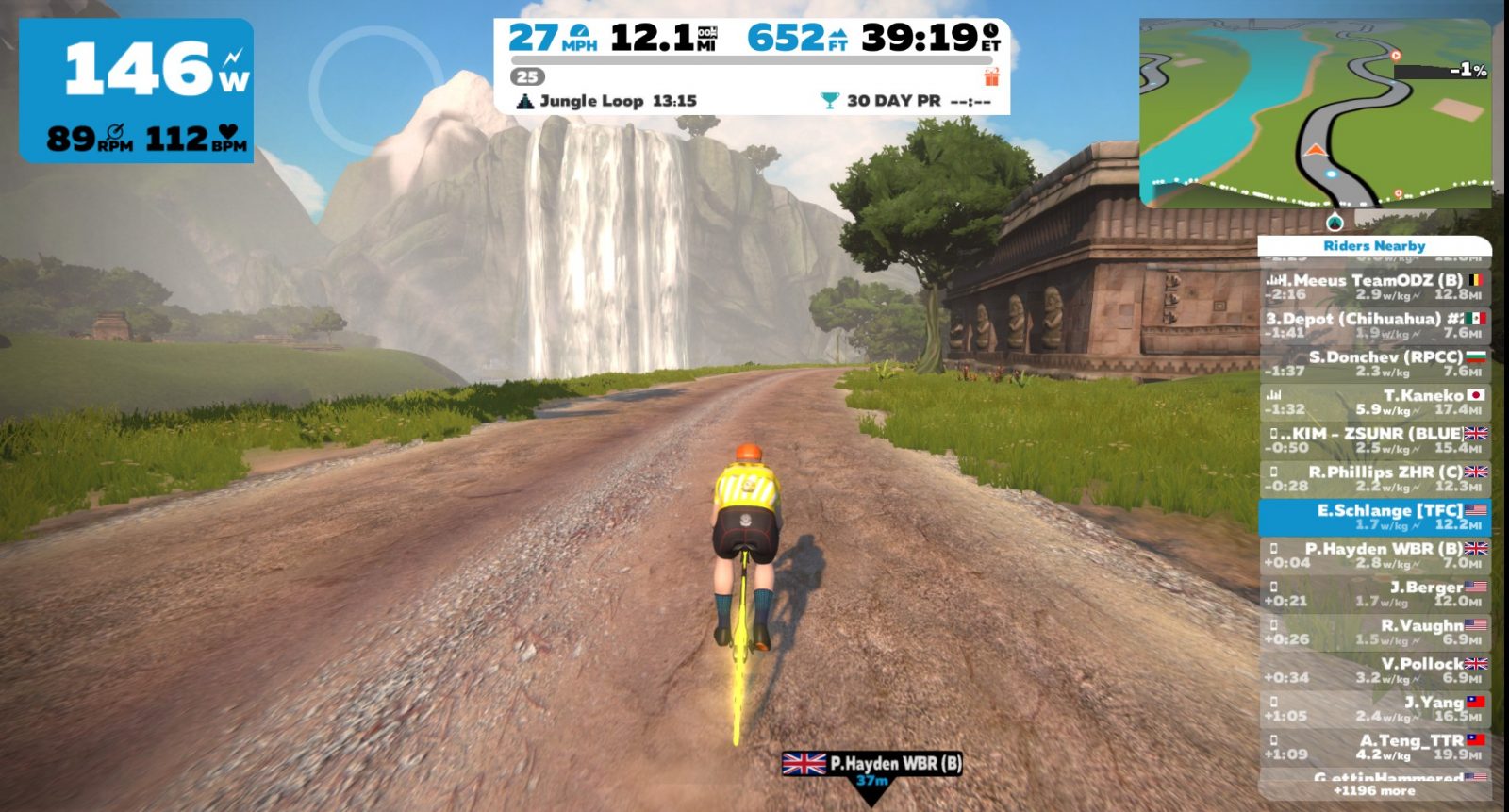This screenshot has height=812, width=1509.
Task: Open the Jungle Loop segment timer
Action: pos(607,101)
